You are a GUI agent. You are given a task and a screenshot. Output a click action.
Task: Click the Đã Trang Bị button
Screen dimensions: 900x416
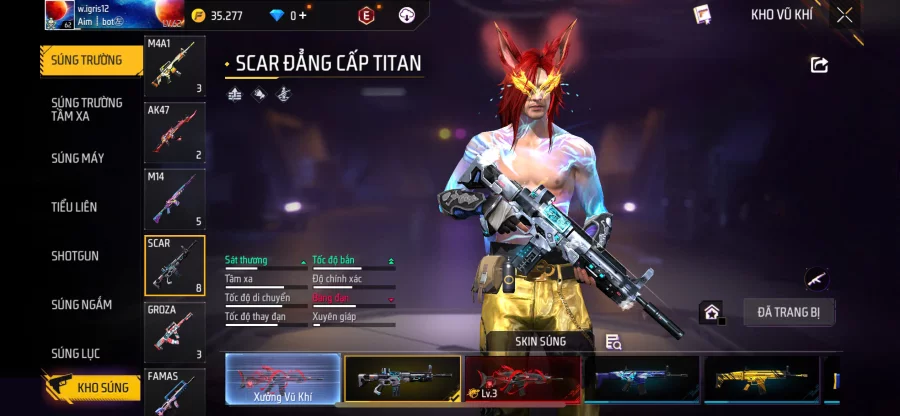[788, 312]
